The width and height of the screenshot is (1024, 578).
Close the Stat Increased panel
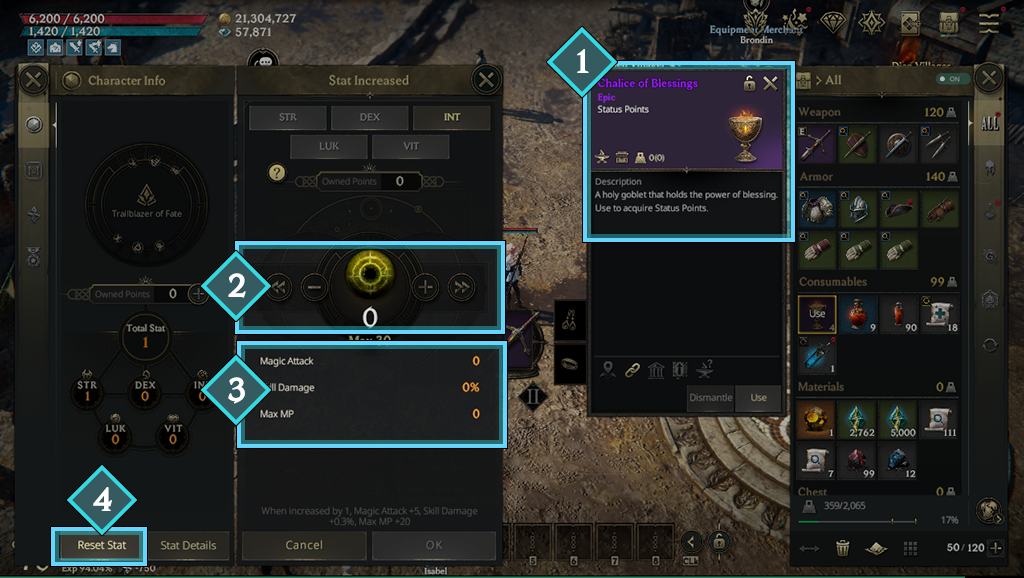(486, 80)
